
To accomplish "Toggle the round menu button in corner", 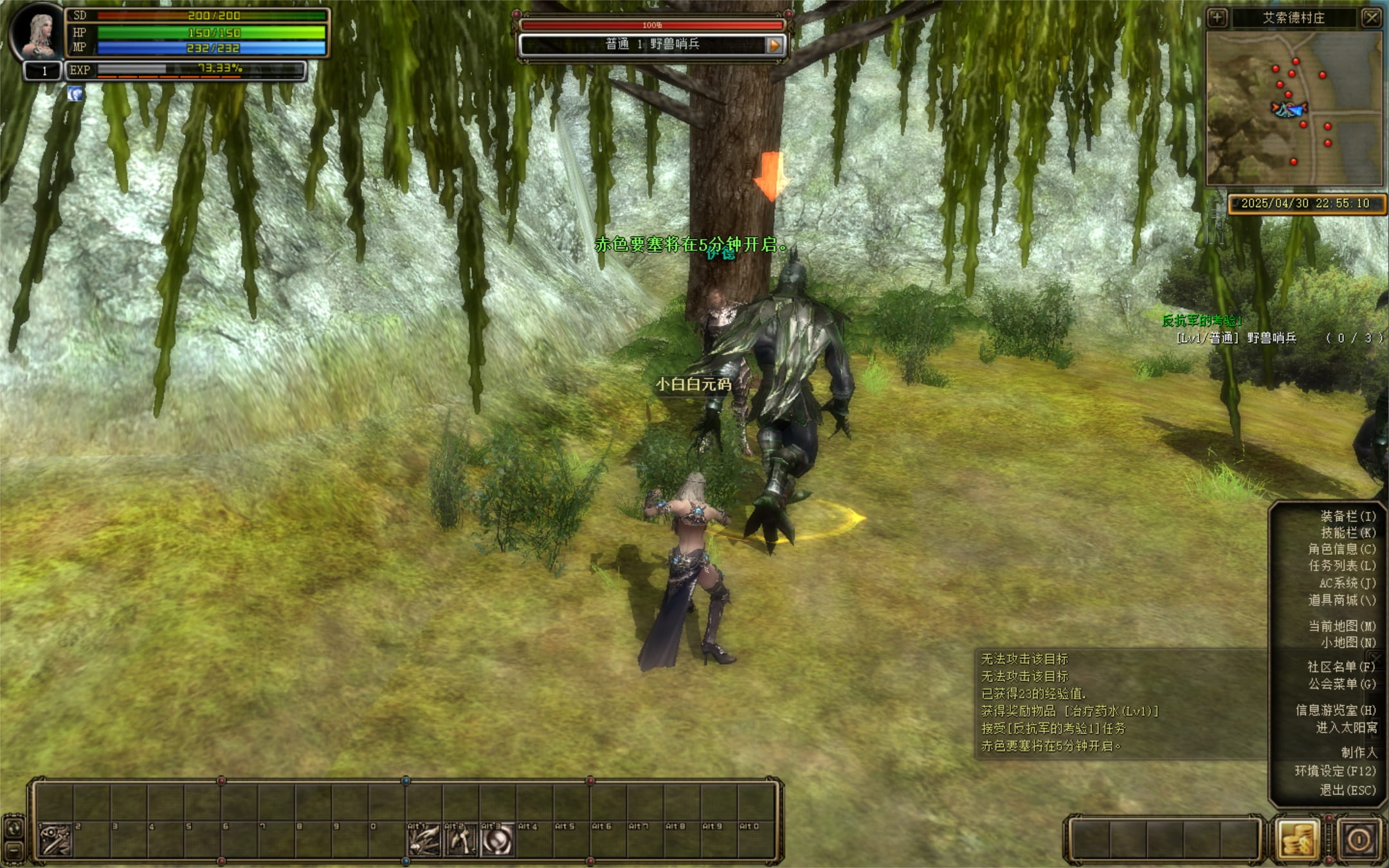I will coord(1359,839).
